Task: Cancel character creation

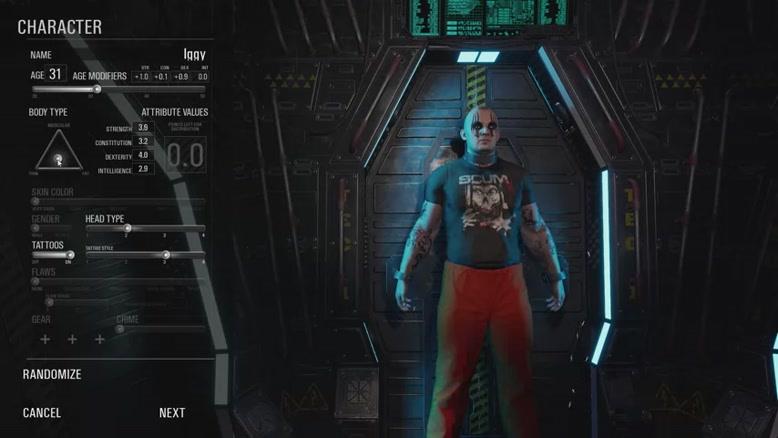Action: click(x=42, y=413)
